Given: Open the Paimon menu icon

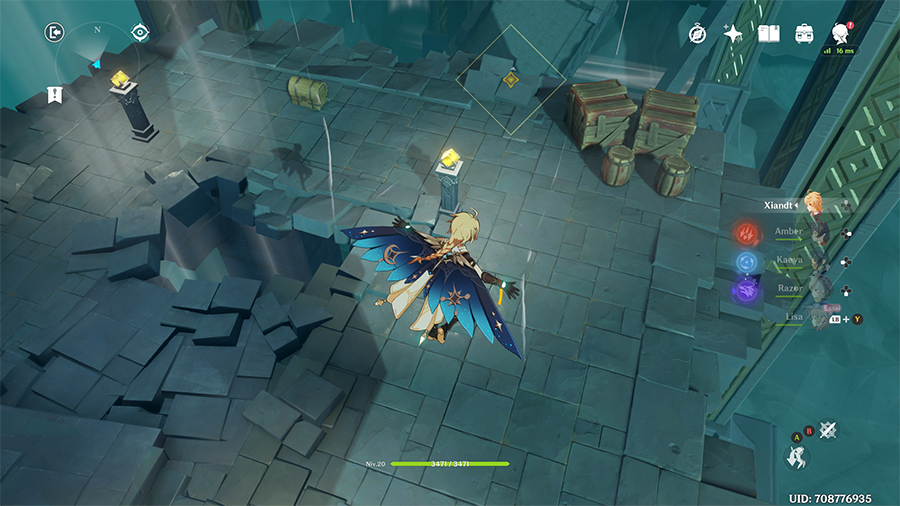Looking at the screenshot, I should coord(840,34).
